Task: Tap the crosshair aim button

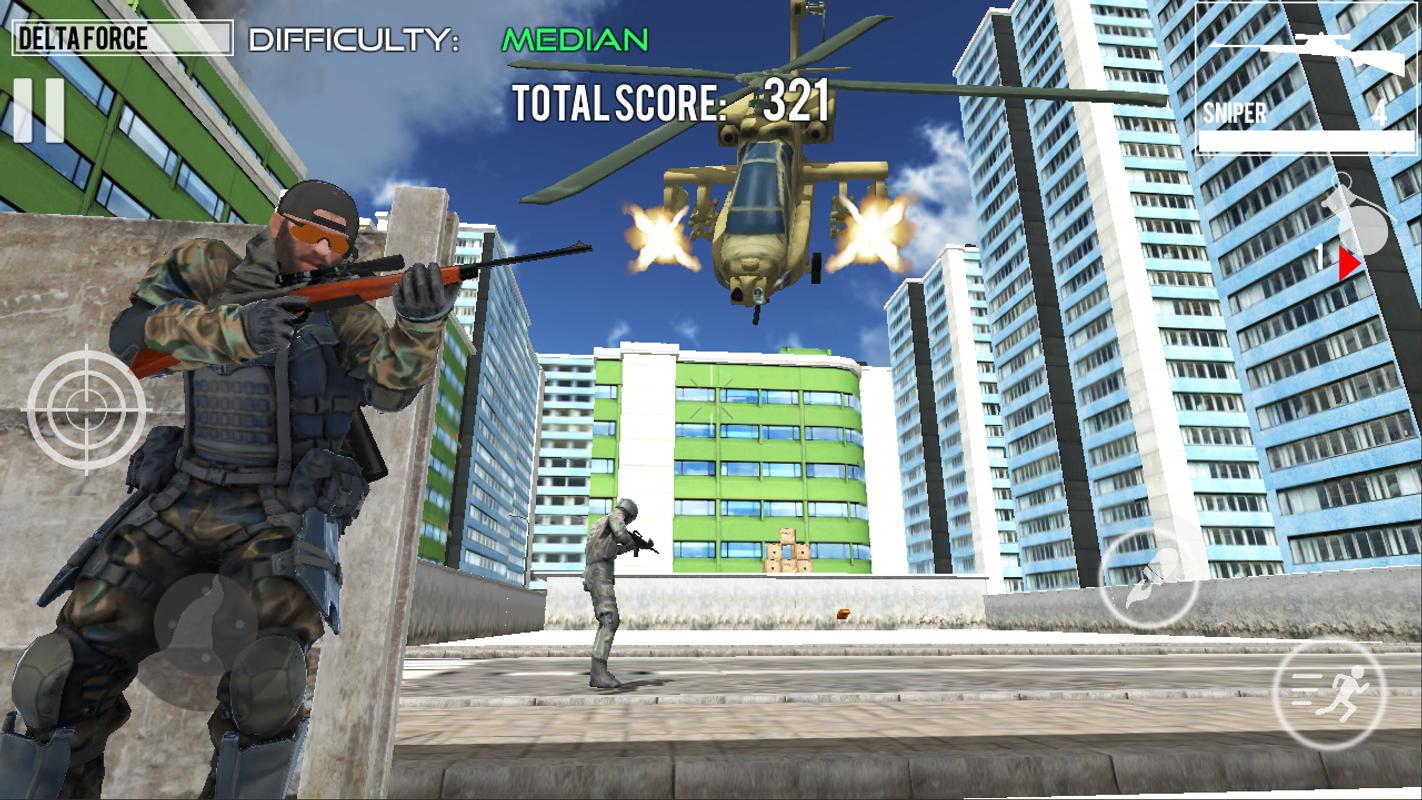Action: click(x=87, y=408)
